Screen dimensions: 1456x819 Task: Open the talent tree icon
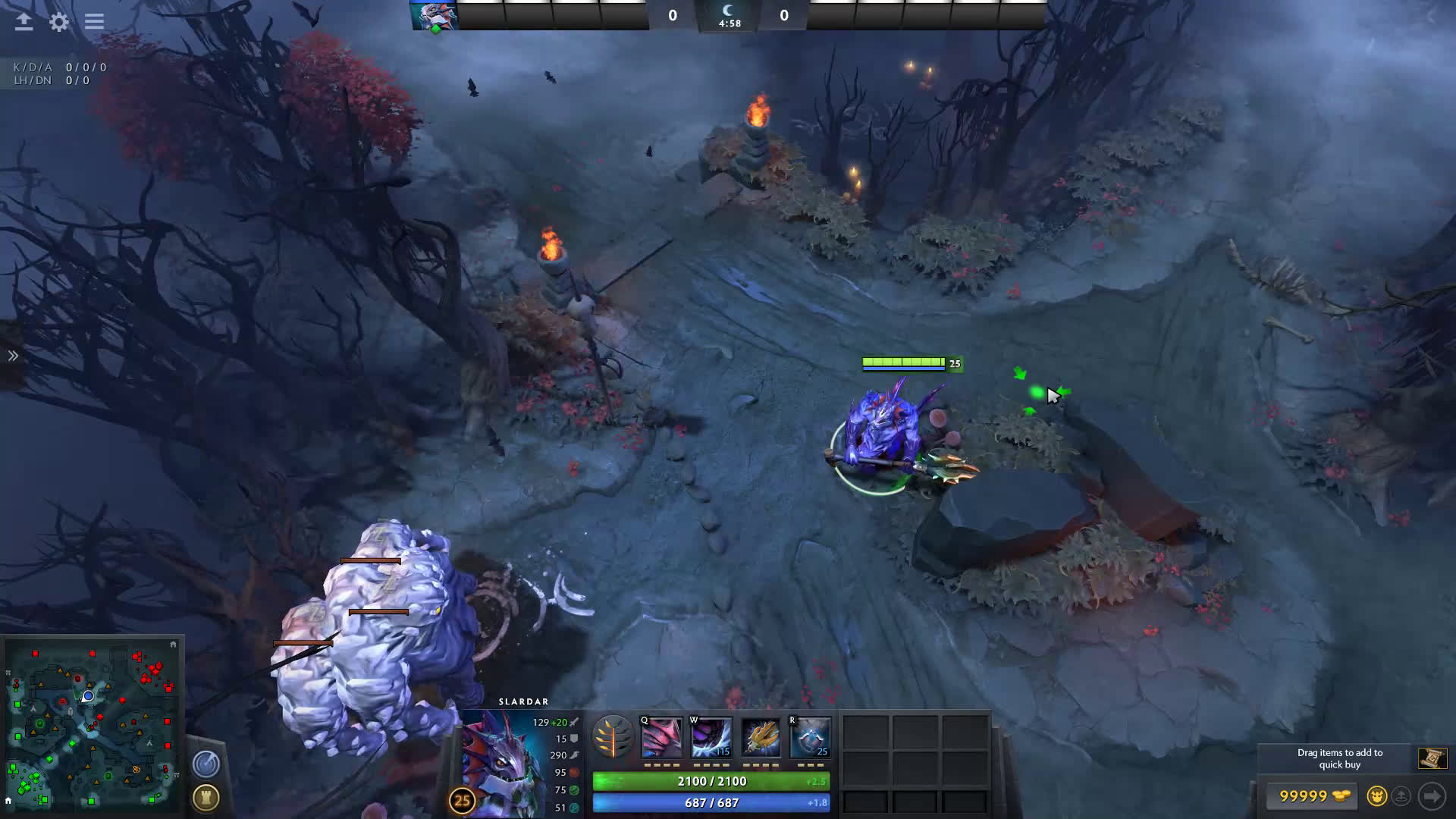click(613, 737)
